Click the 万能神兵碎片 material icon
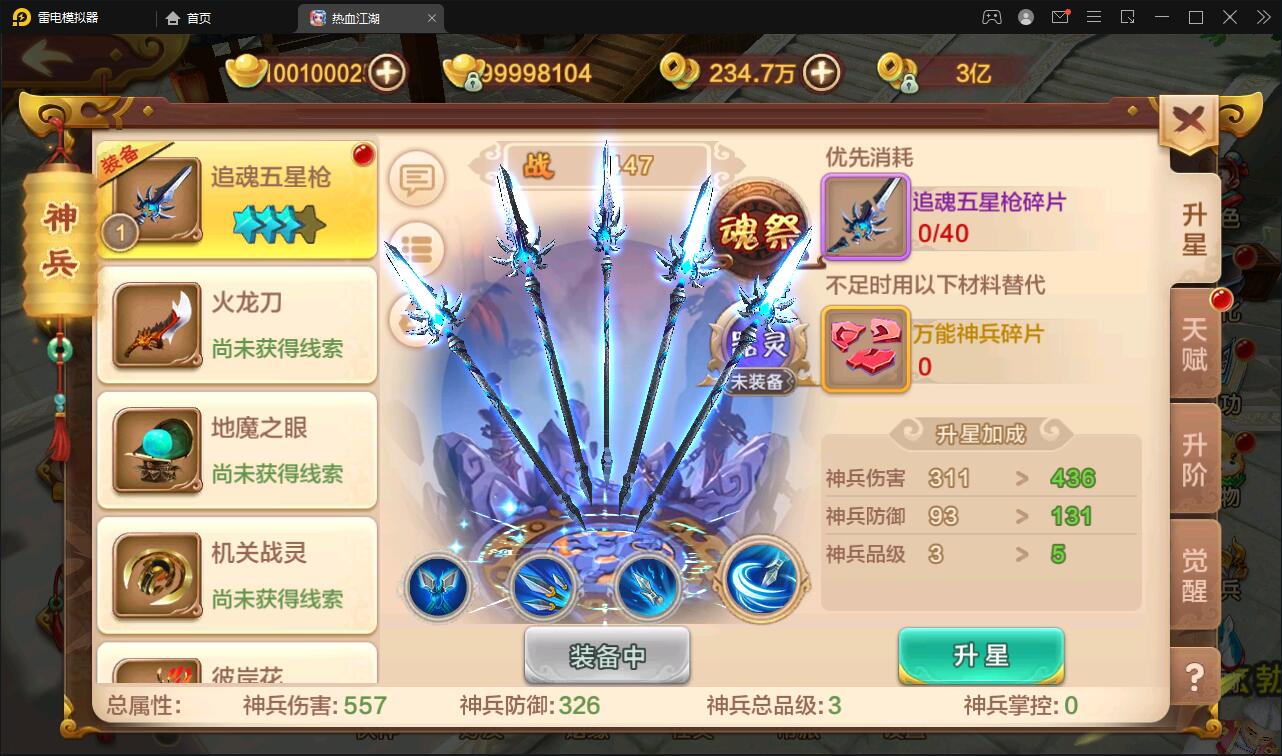This screenshot has height=756, width=1282. click(x=865, y=349)
